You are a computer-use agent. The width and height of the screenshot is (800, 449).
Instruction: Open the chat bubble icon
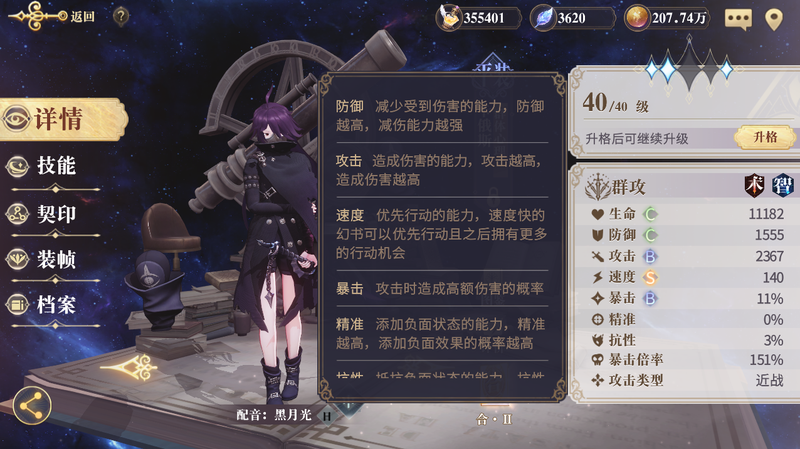738,18
